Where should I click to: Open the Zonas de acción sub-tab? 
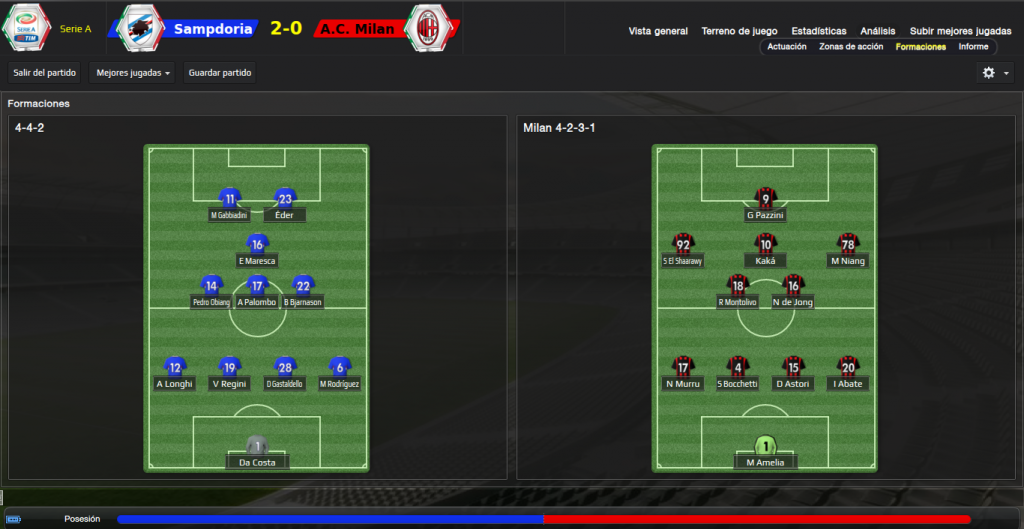851,47
